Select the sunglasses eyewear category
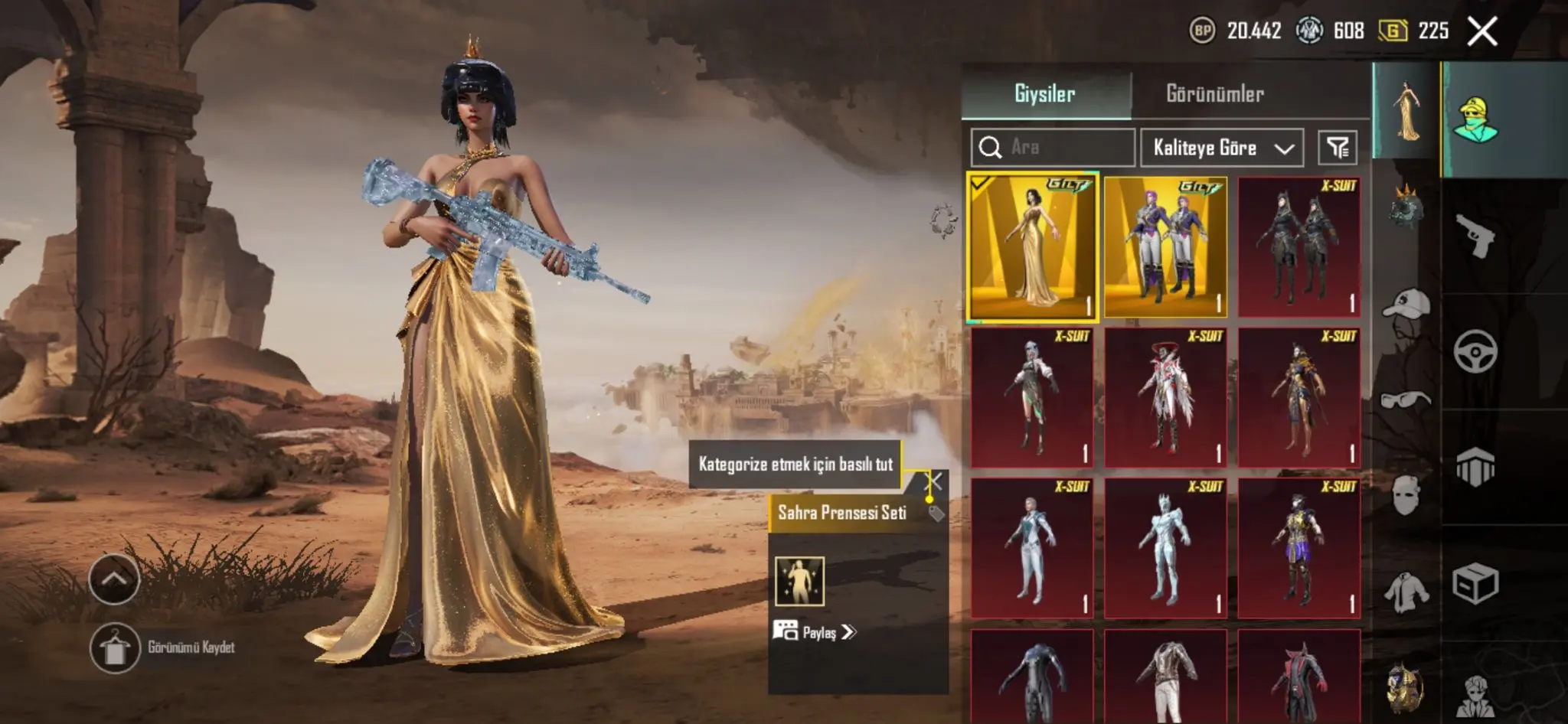The height and width of the screenshot is (724, 1568). coord(1406,400)
